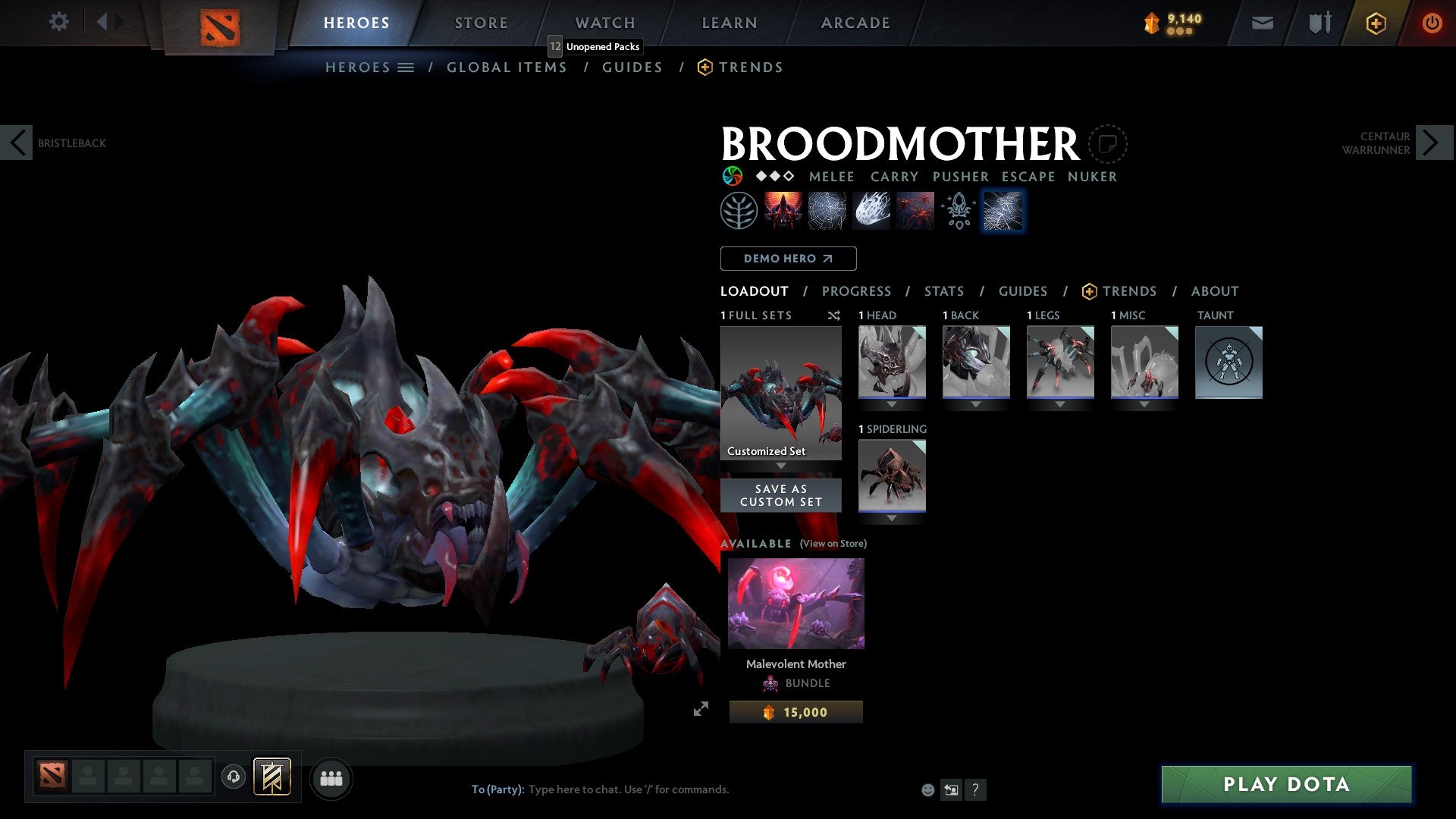Click the DEMO HERO button

tap(787, 259)
